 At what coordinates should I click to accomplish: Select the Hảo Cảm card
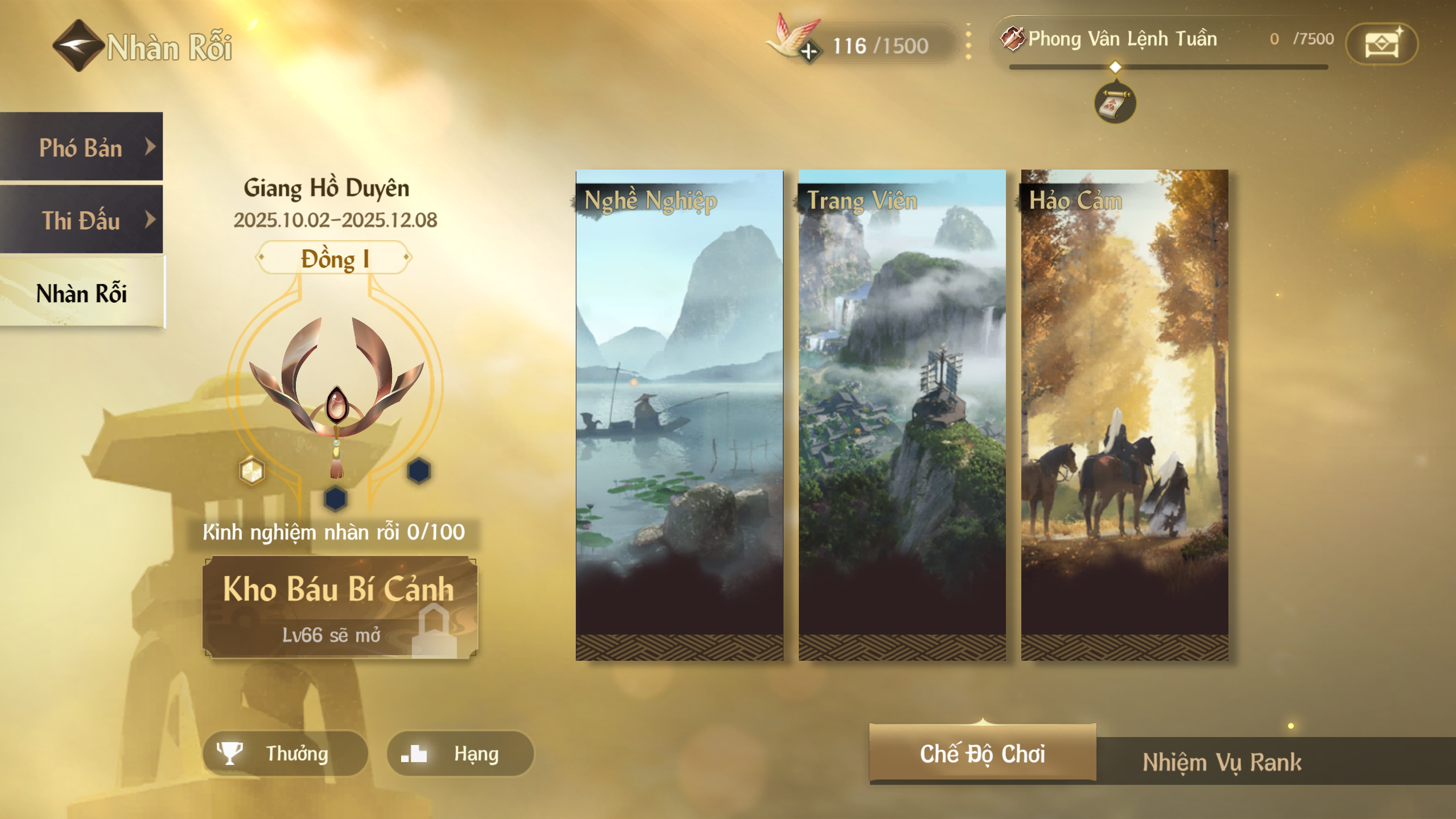click(1124, 414)
